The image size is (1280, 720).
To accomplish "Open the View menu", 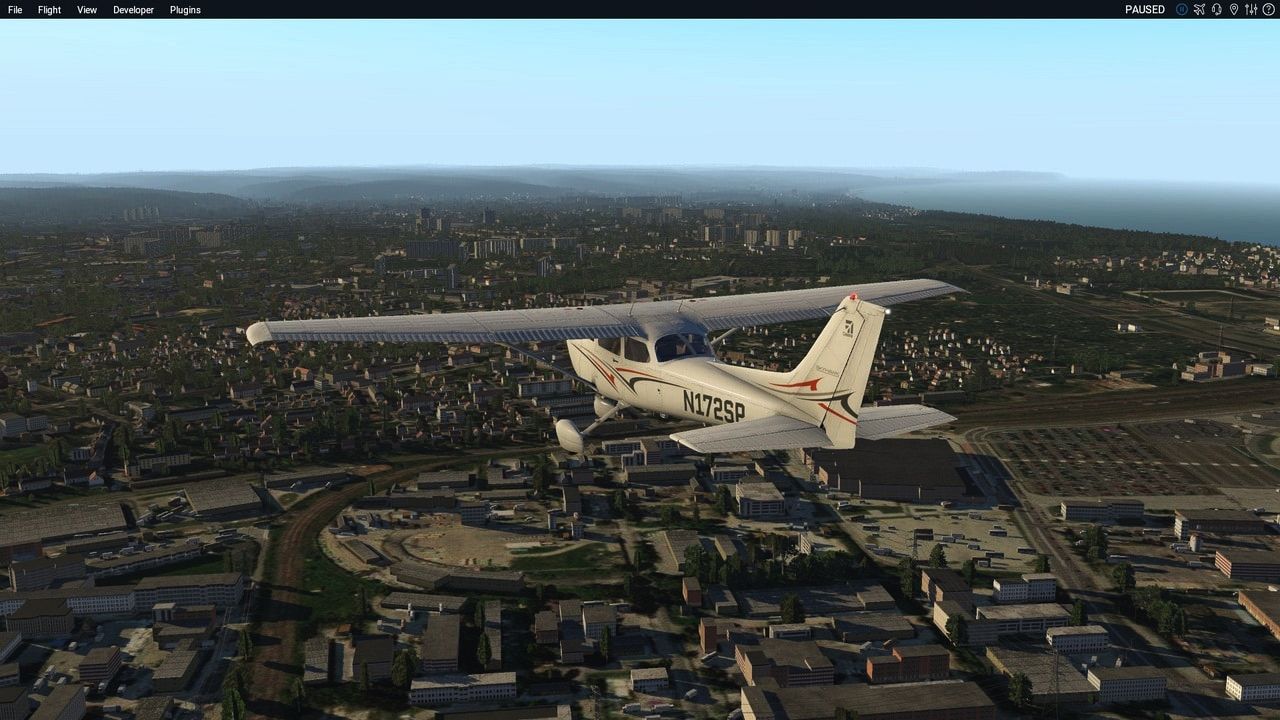I will pos(87,10).
